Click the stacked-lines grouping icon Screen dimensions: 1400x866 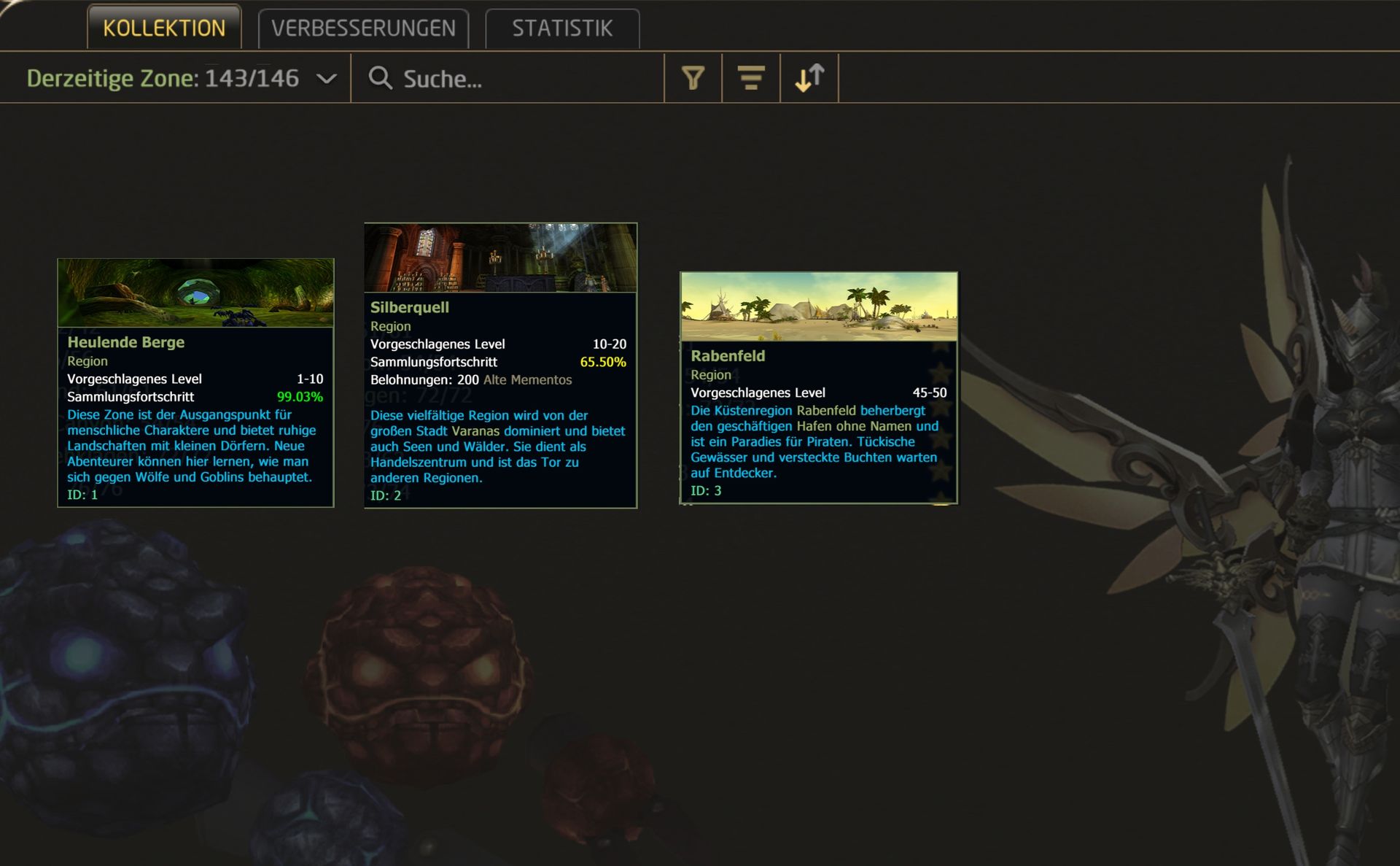tap(750, 78)
